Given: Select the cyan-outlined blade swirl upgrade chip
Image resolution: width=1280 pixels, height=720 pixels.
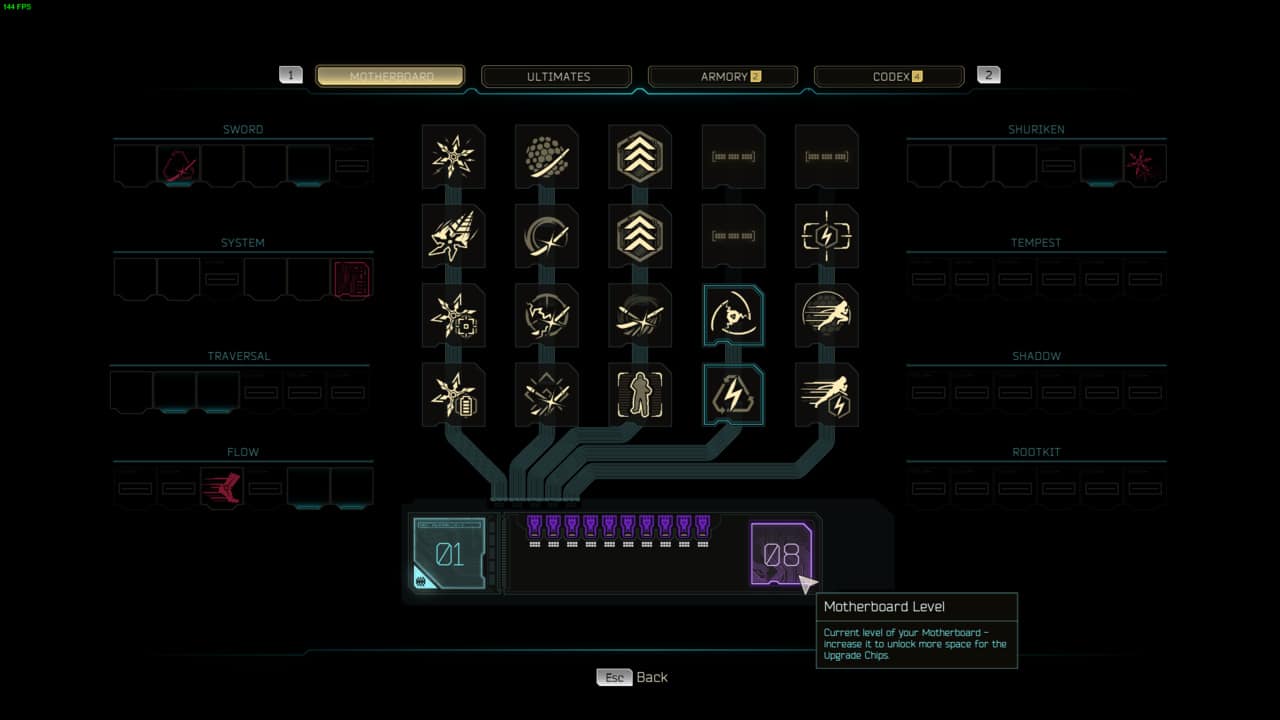Looking at the screenshot, I should (x=733, y=315).
